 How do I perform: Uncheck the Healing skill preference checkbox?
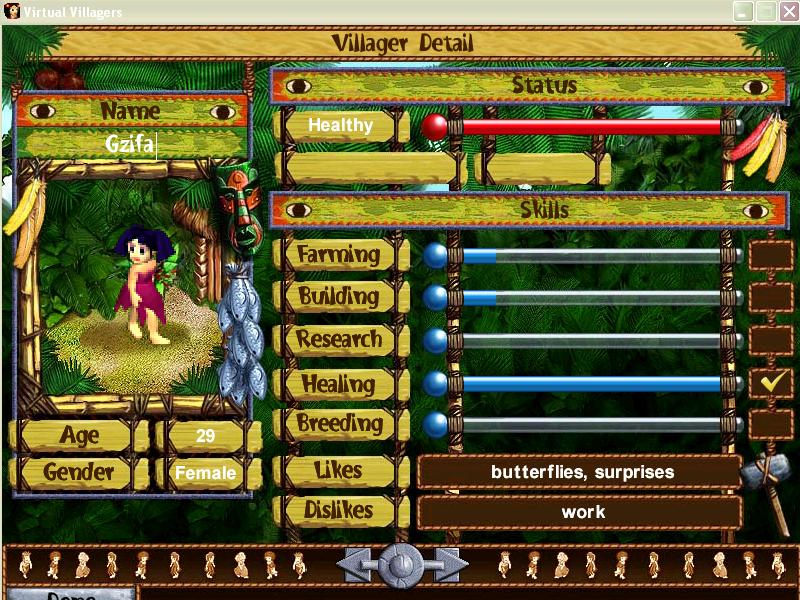pos(770,382)
